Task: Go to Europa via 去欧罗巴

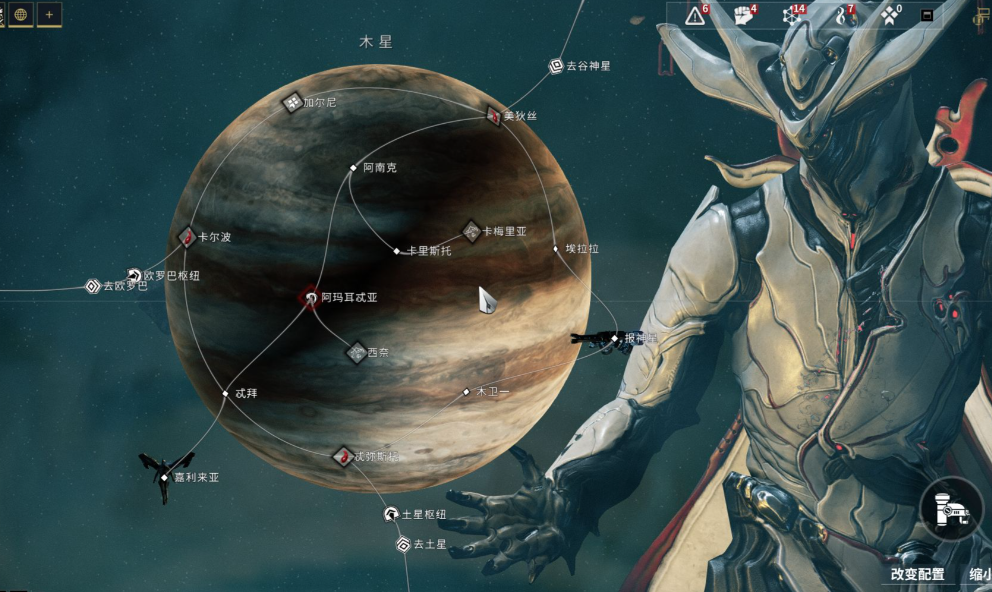Action: pos(93,287)
